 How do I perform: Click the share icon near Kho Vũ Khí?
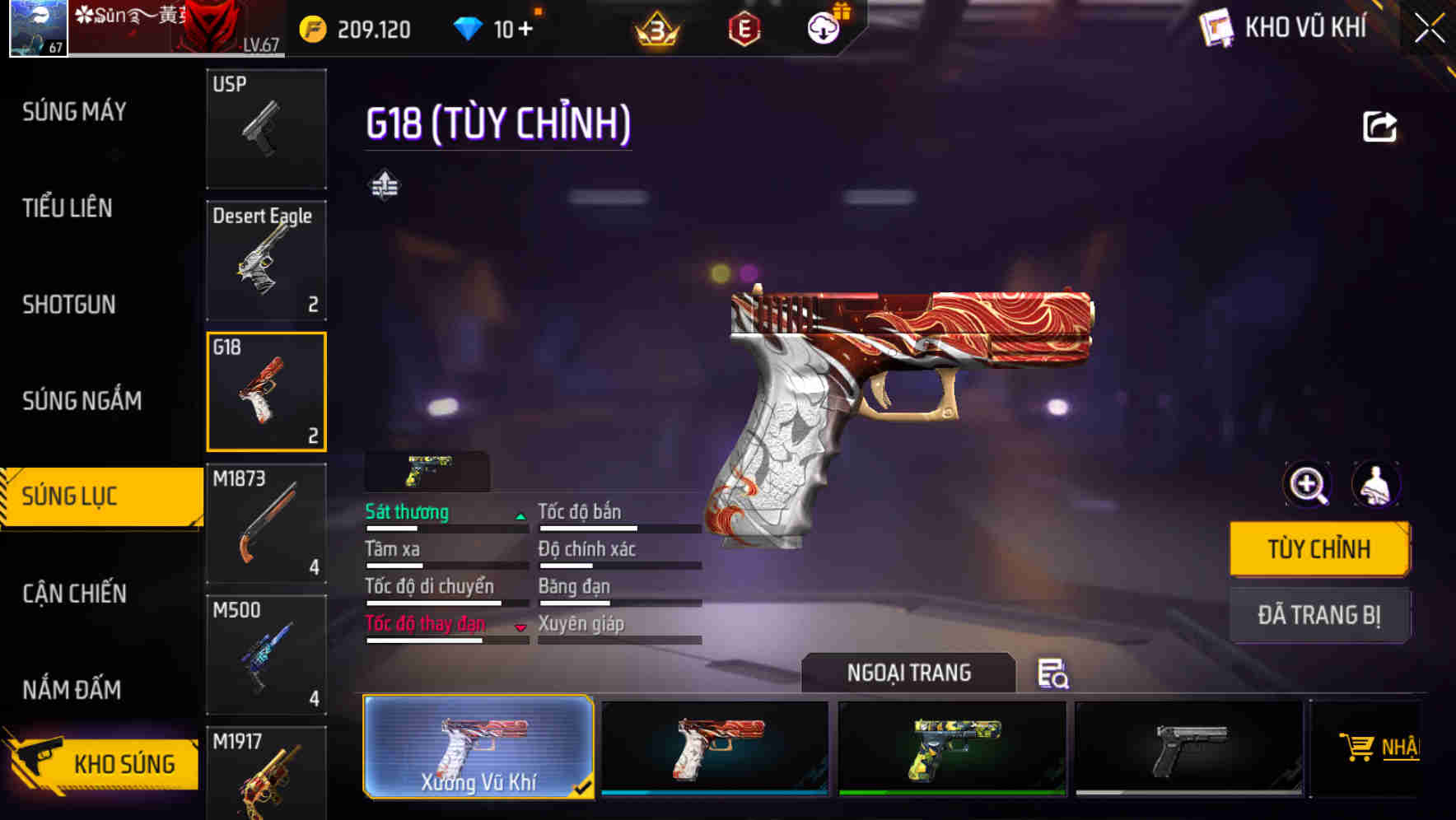pyautogui.click(x=1379, y=125)
